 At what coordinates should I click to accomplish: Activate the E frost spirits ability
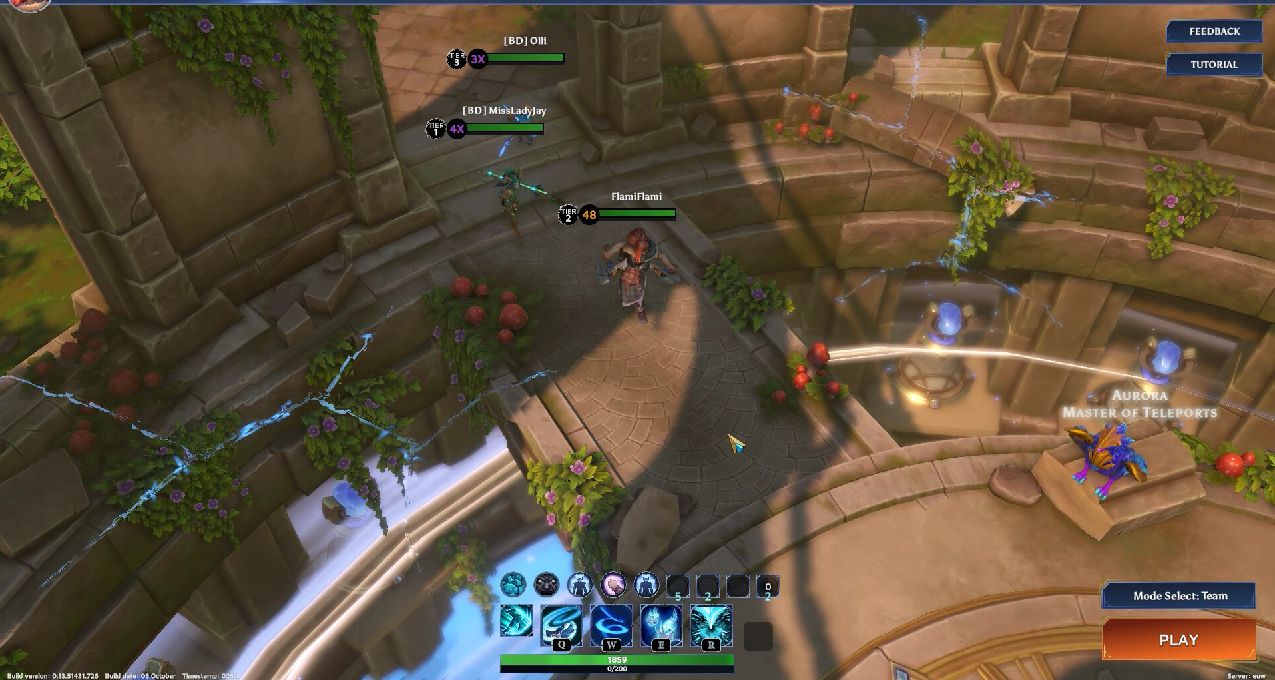661,624
